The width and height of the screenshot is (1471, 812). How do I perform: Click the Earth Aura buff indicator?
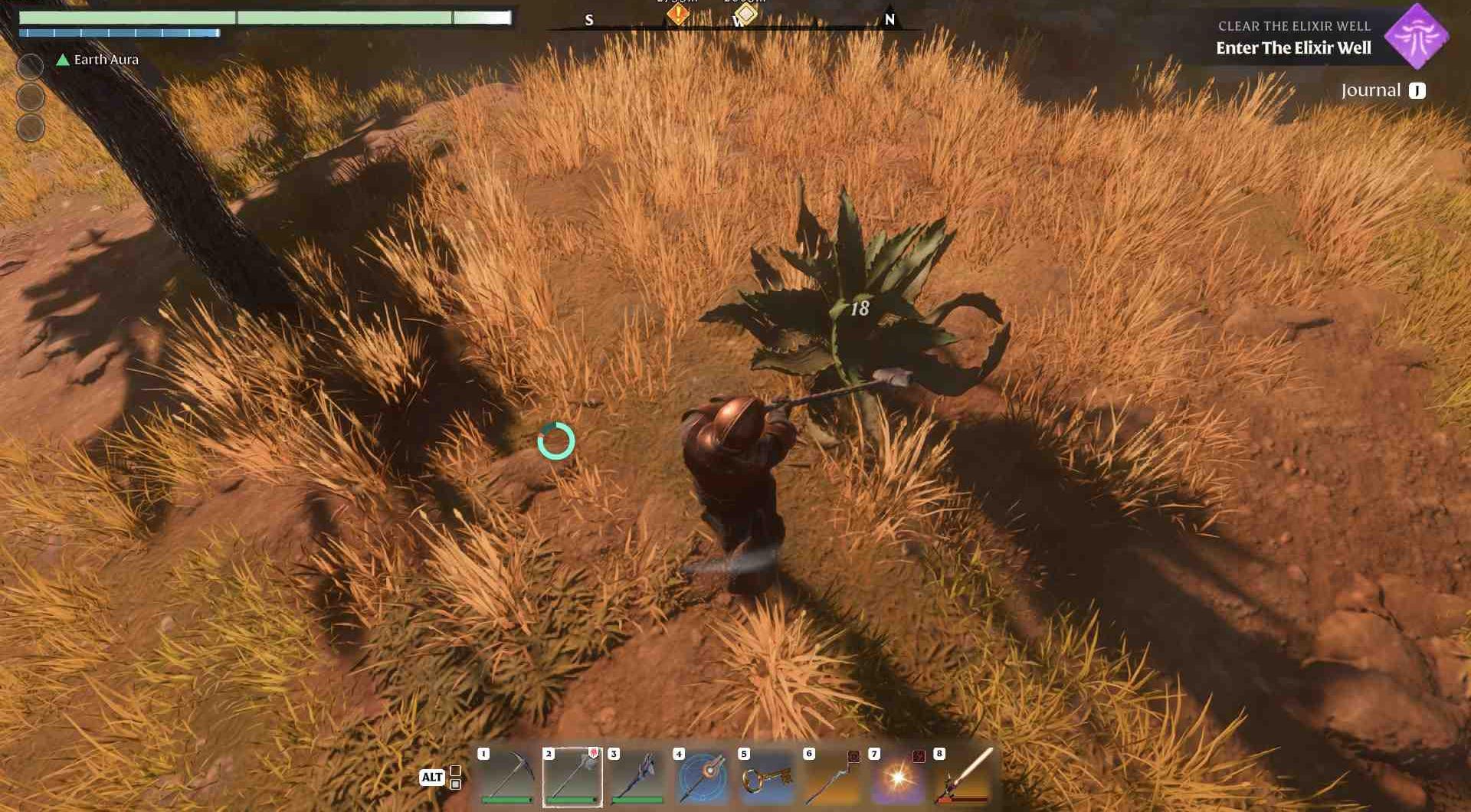(x=97, y=60)
